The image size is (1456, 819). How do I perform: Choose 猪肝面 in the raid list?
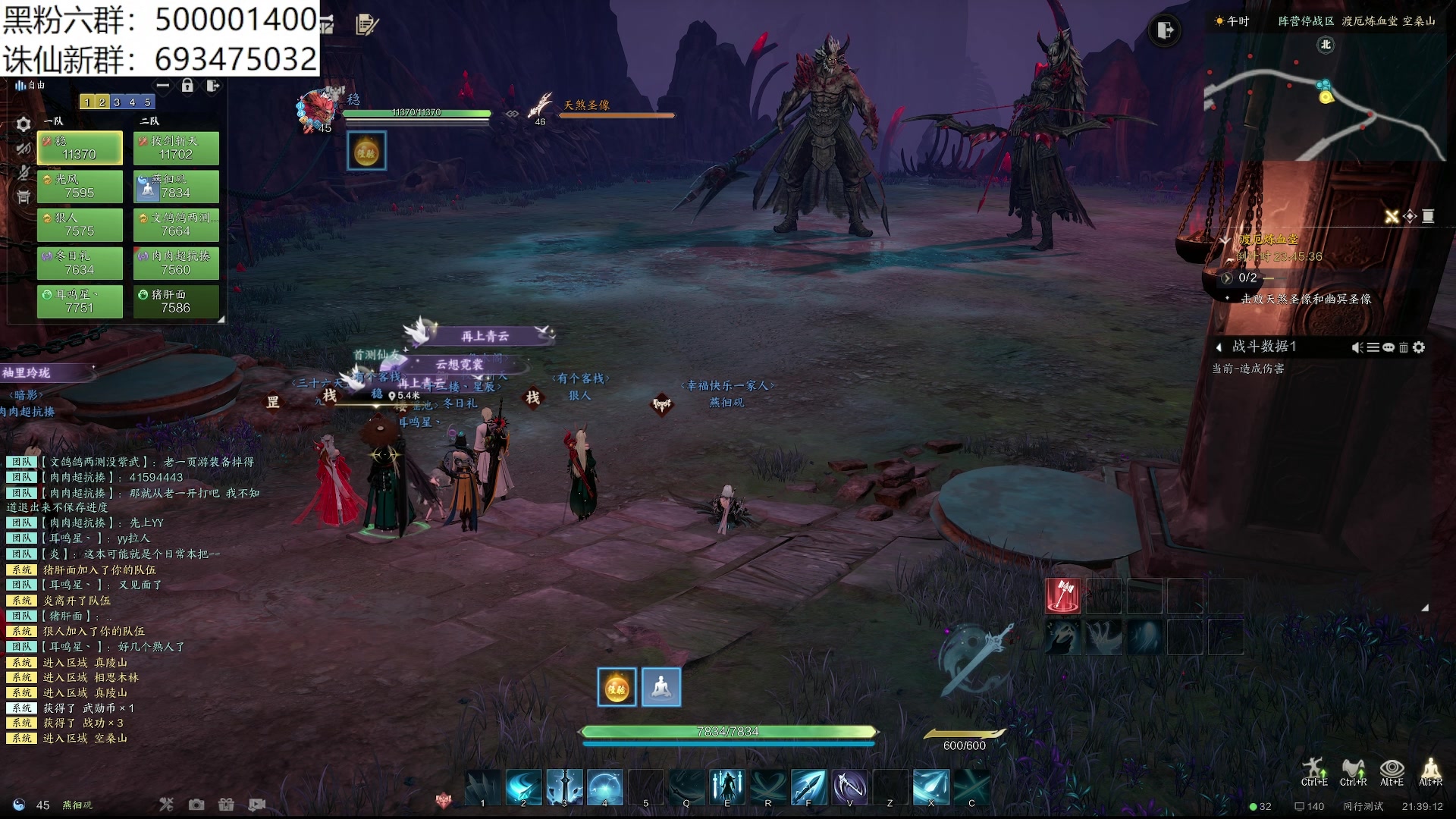point(176,301)
